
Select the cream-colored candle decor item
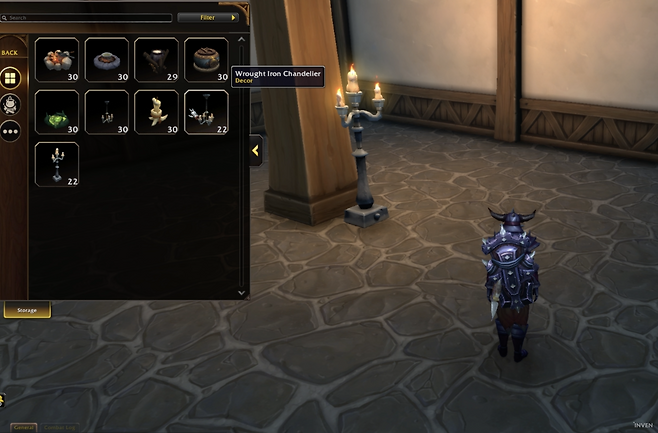(156, 112)
